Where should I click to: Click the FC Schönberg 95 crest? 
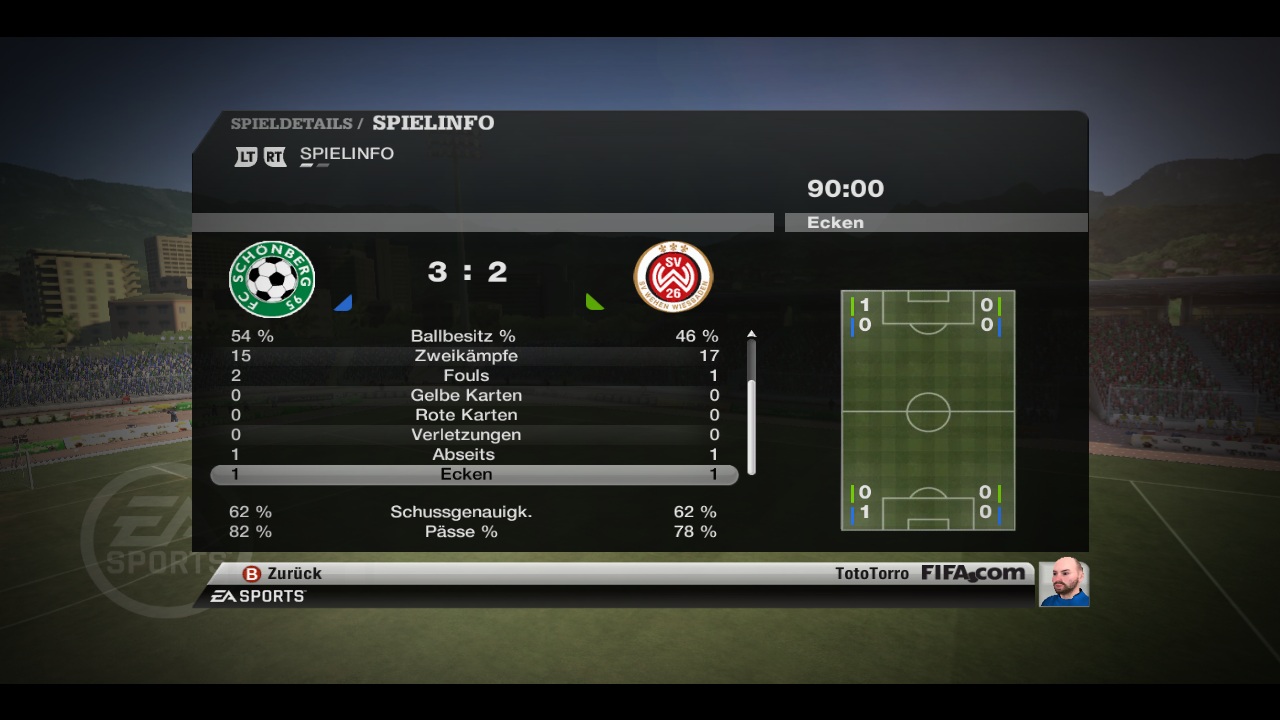coord(272,279)
